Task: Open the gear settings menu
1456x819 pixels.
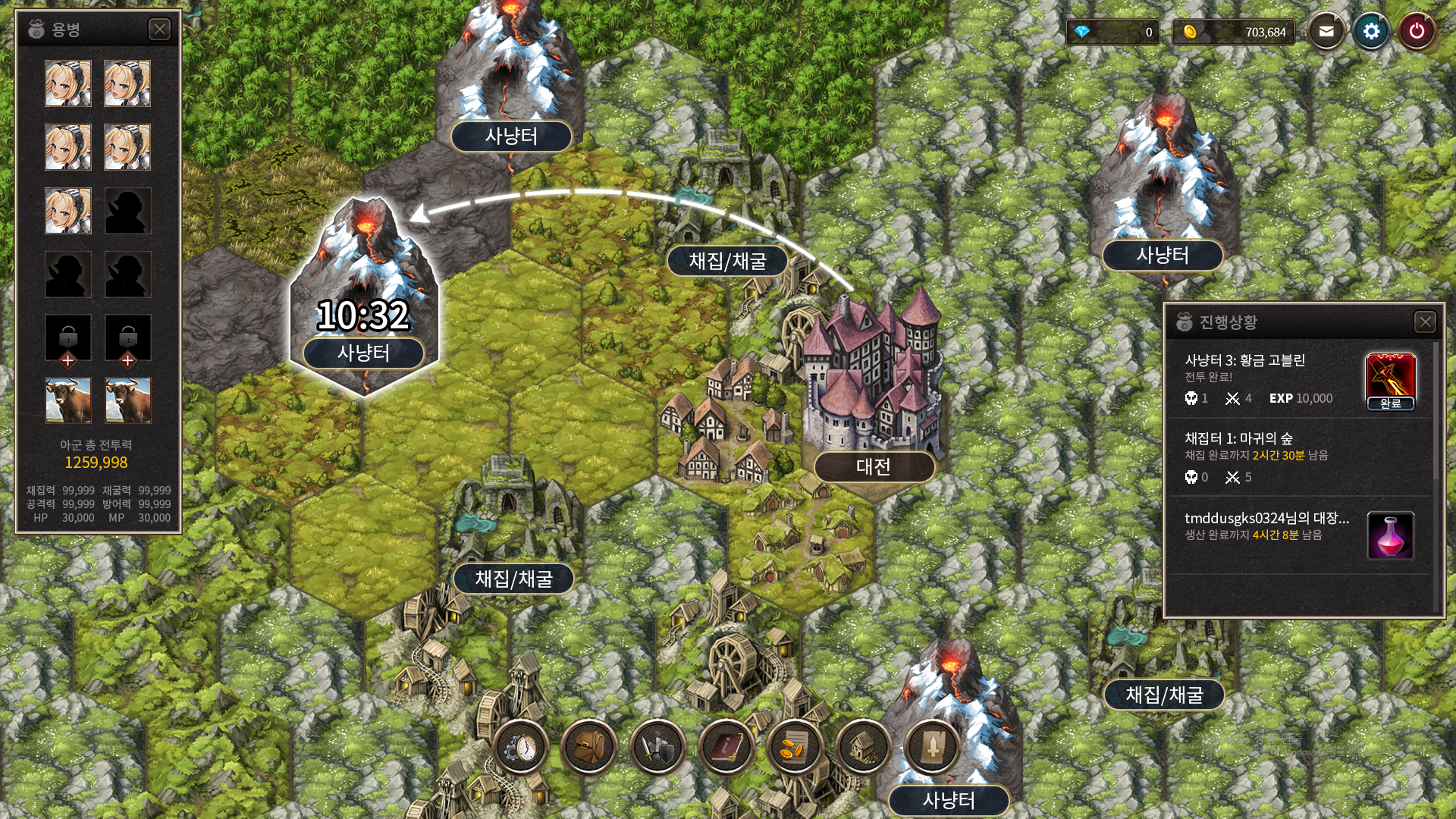Action: click(1371, 32)
